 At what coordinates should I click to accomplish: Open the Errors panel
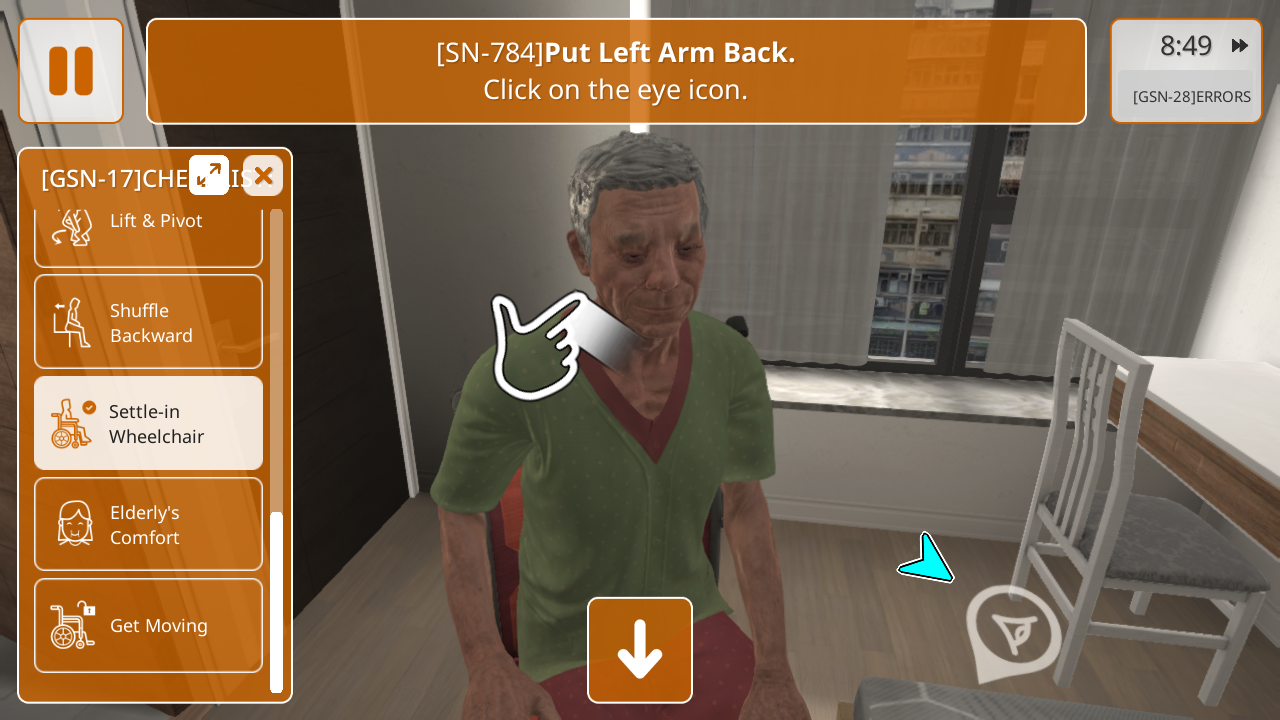tap(1191, 97)
